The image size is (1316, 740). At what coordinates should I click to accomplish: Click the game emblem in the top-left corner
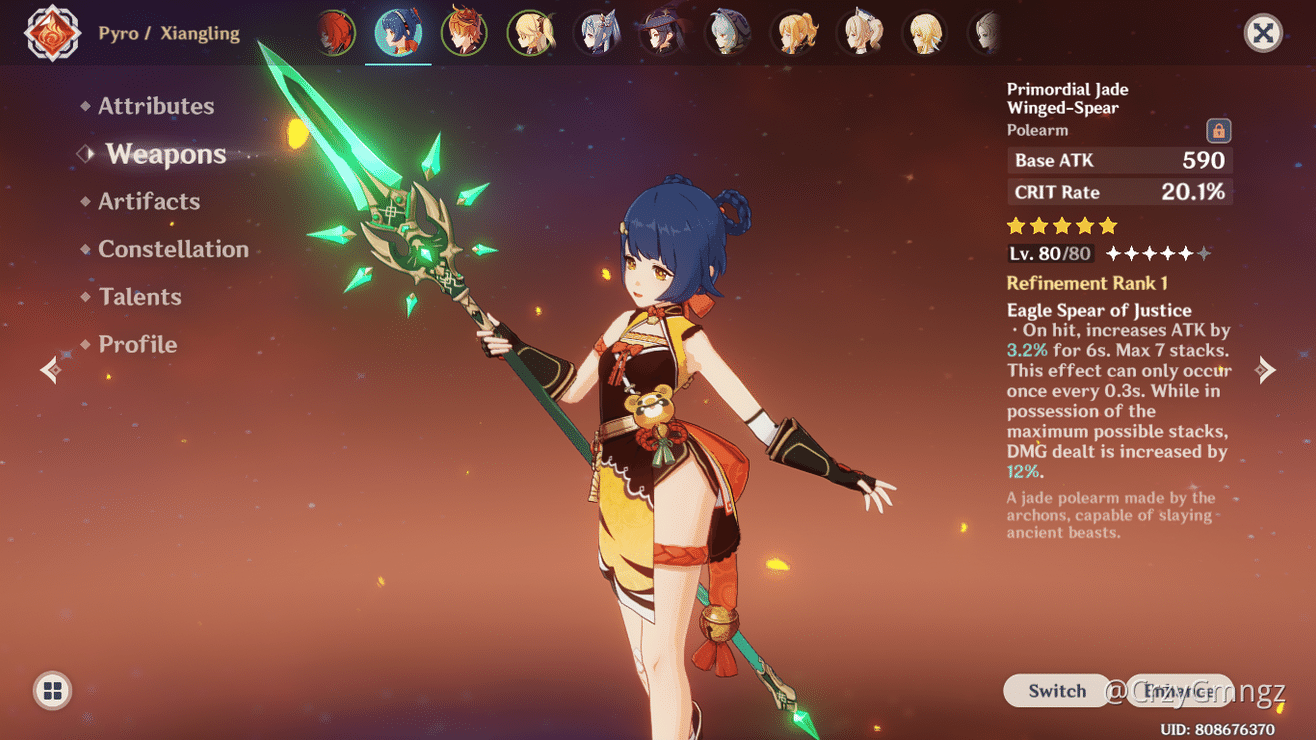pos(51,32)
